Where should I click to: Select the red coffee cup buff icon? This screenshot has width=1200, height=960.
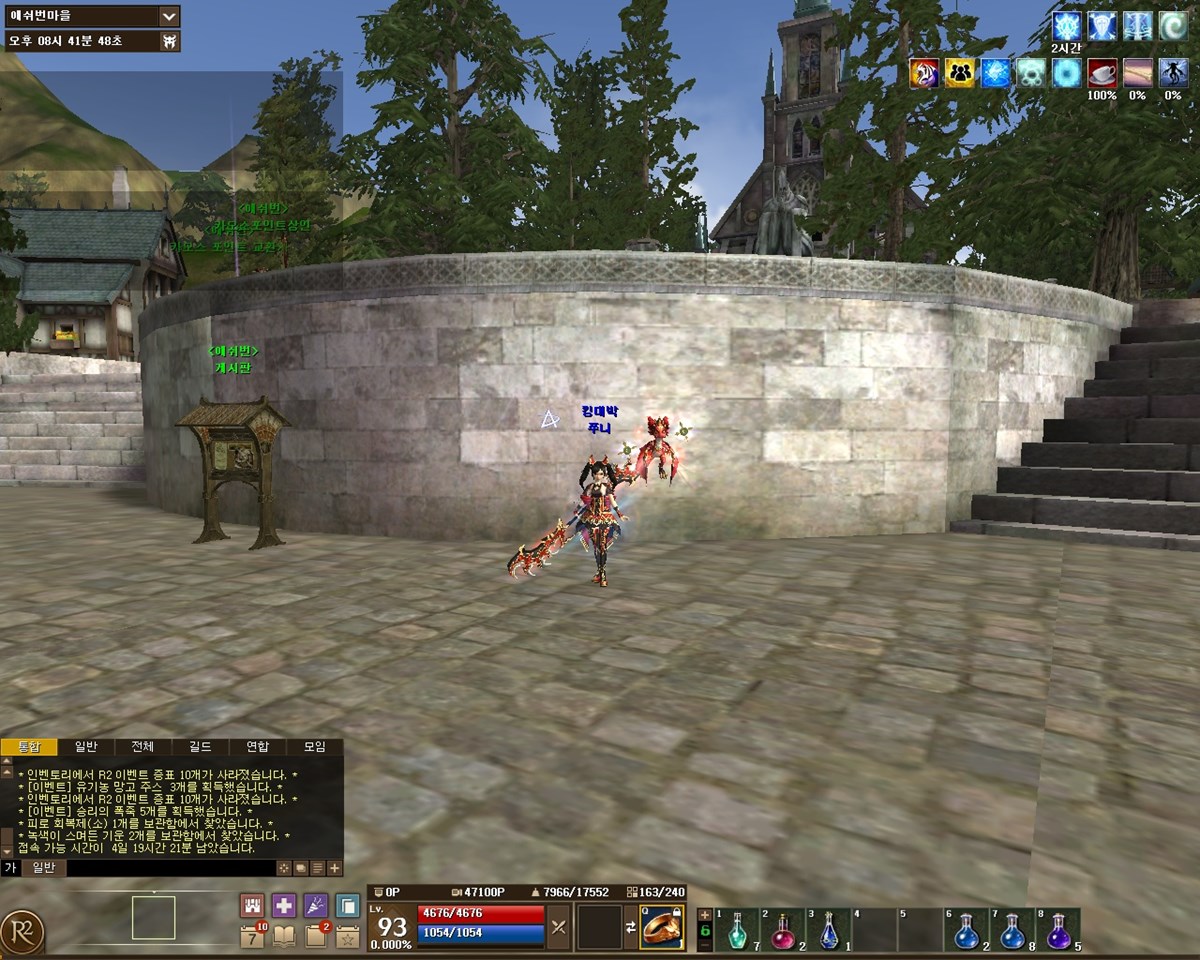click(1102, 73)
